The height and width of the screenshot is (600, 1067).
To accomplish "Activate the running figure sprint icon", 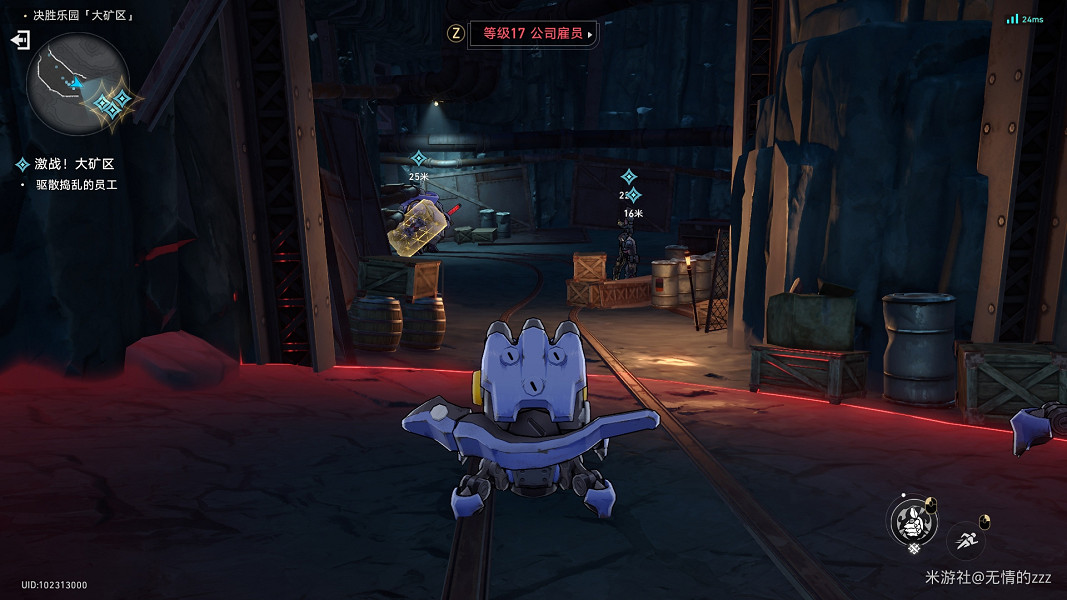I will [965, 541].
